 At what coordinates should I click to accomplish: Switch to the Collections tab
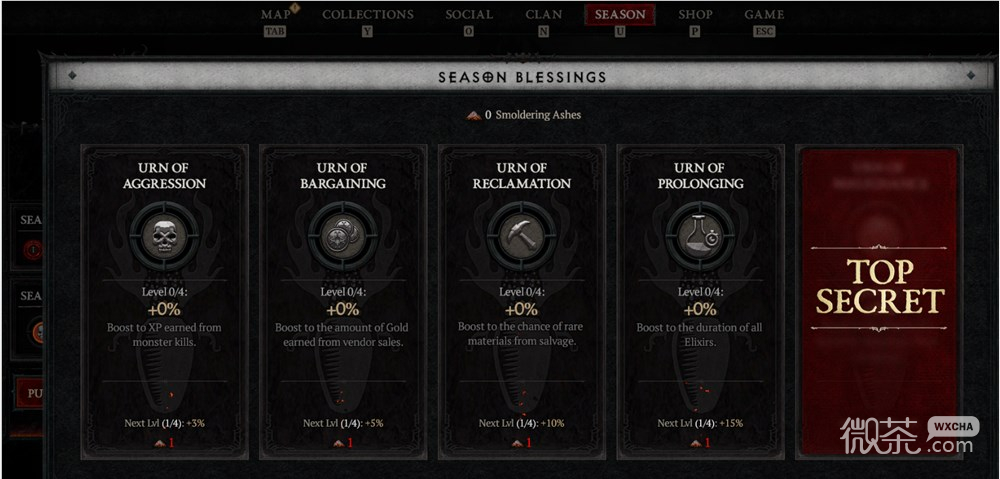[367, 15]
